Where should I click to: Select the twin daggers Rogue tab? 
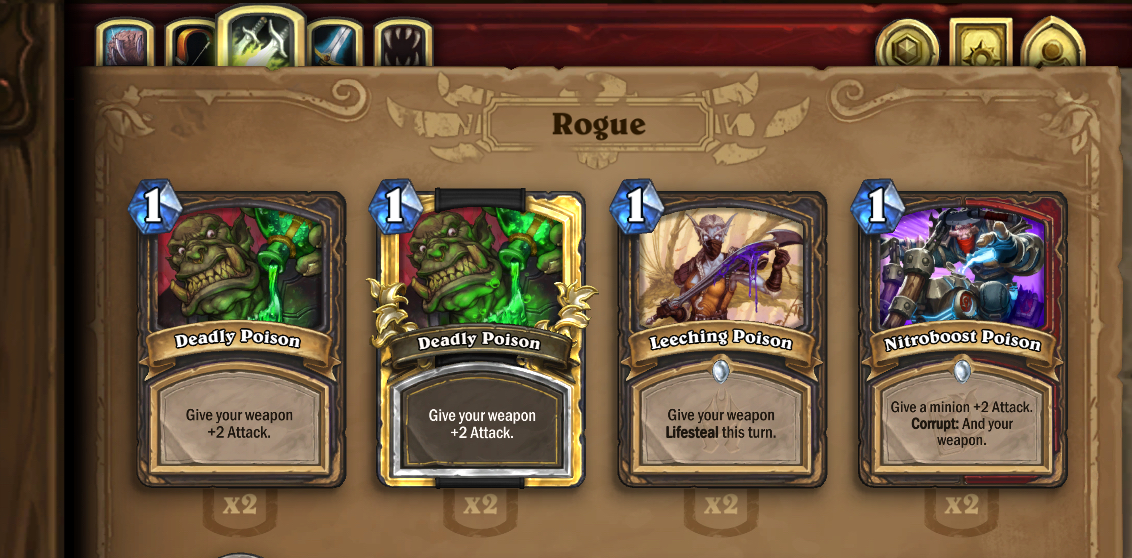pyautogui.click(x=261, y=39)
